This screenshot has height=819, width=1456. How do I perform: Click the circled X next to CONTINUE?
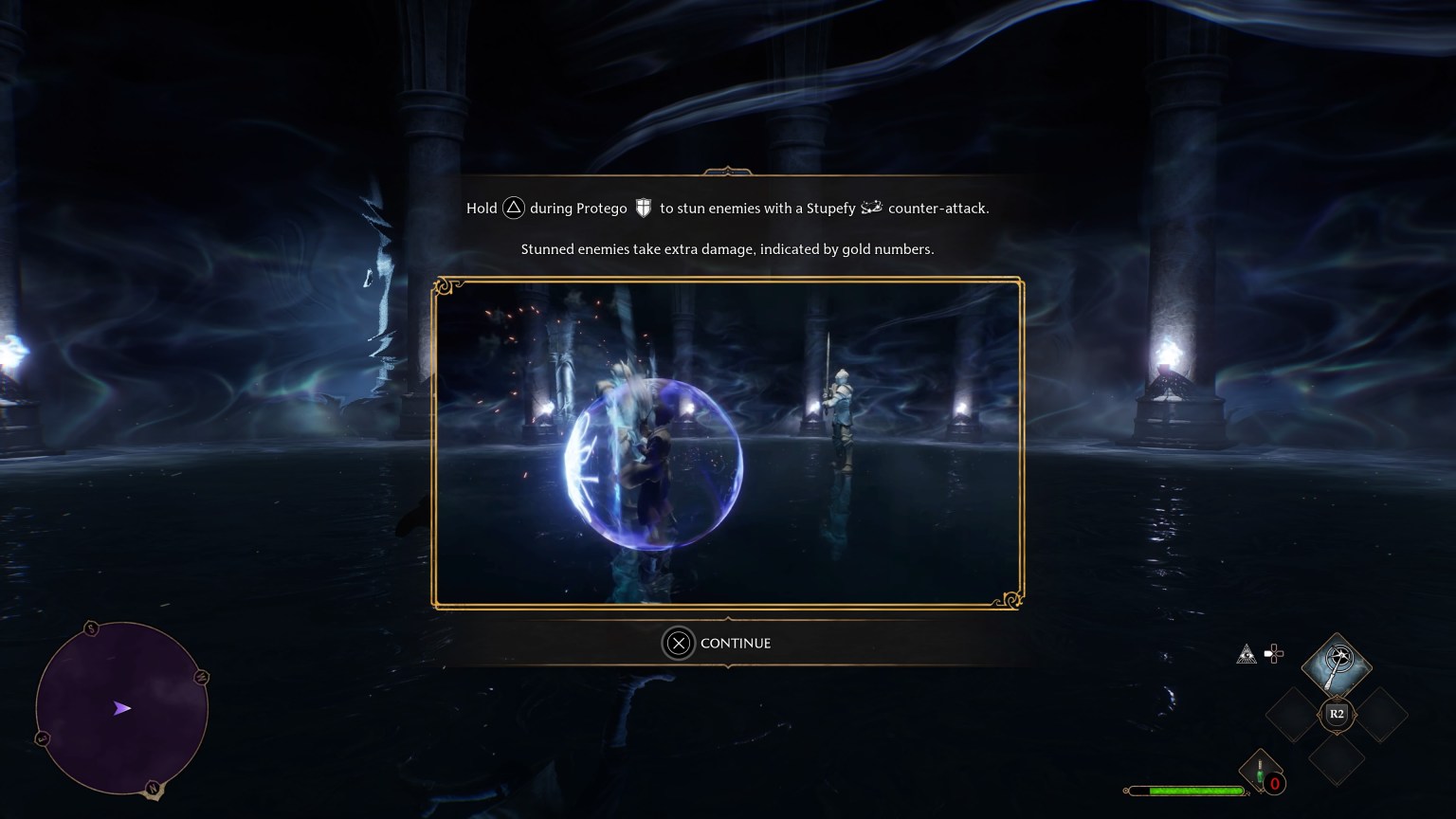point(678,643)
